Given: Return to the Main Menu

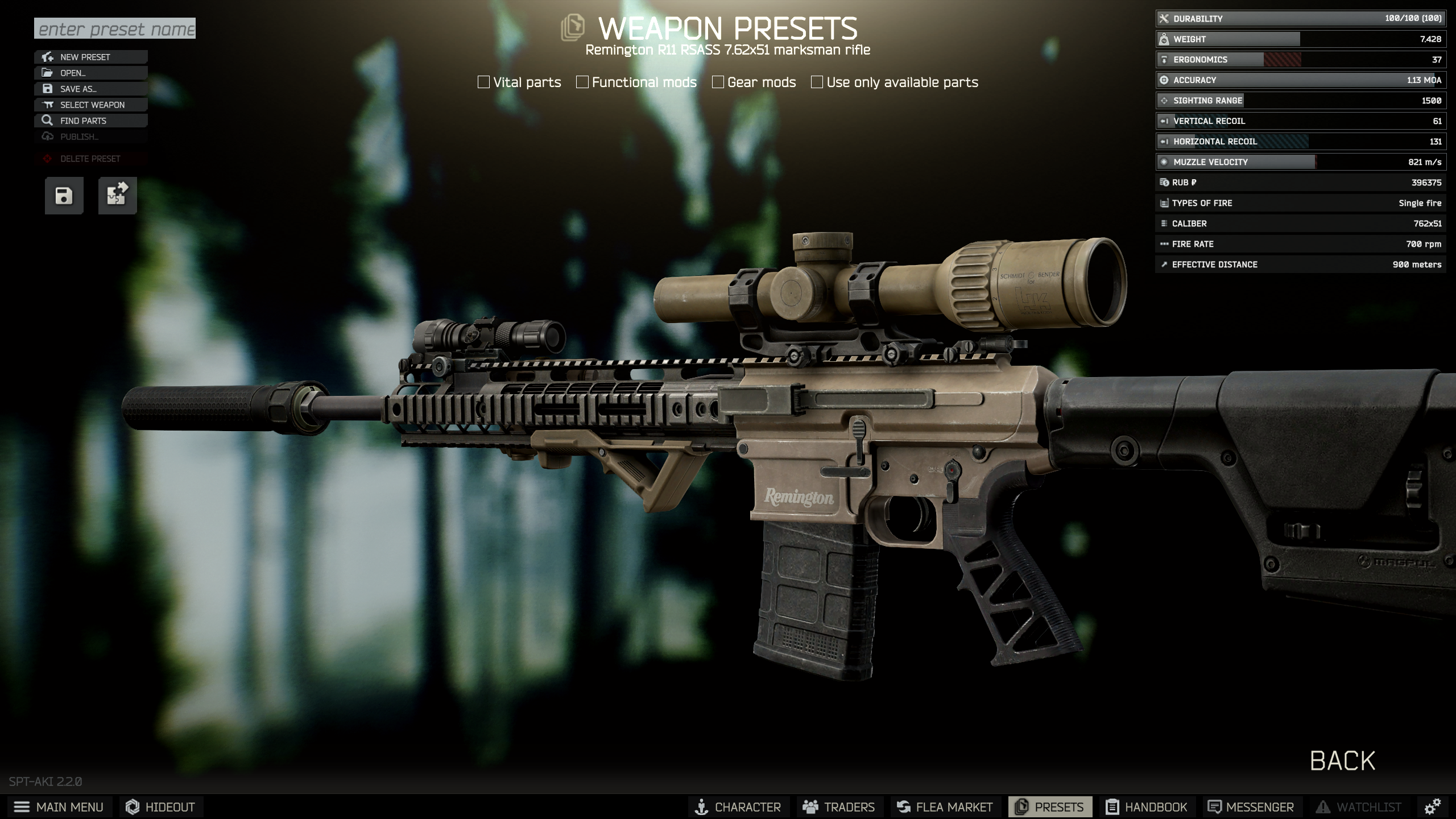Looking at the screenshot, I should [x=59, y=807].
